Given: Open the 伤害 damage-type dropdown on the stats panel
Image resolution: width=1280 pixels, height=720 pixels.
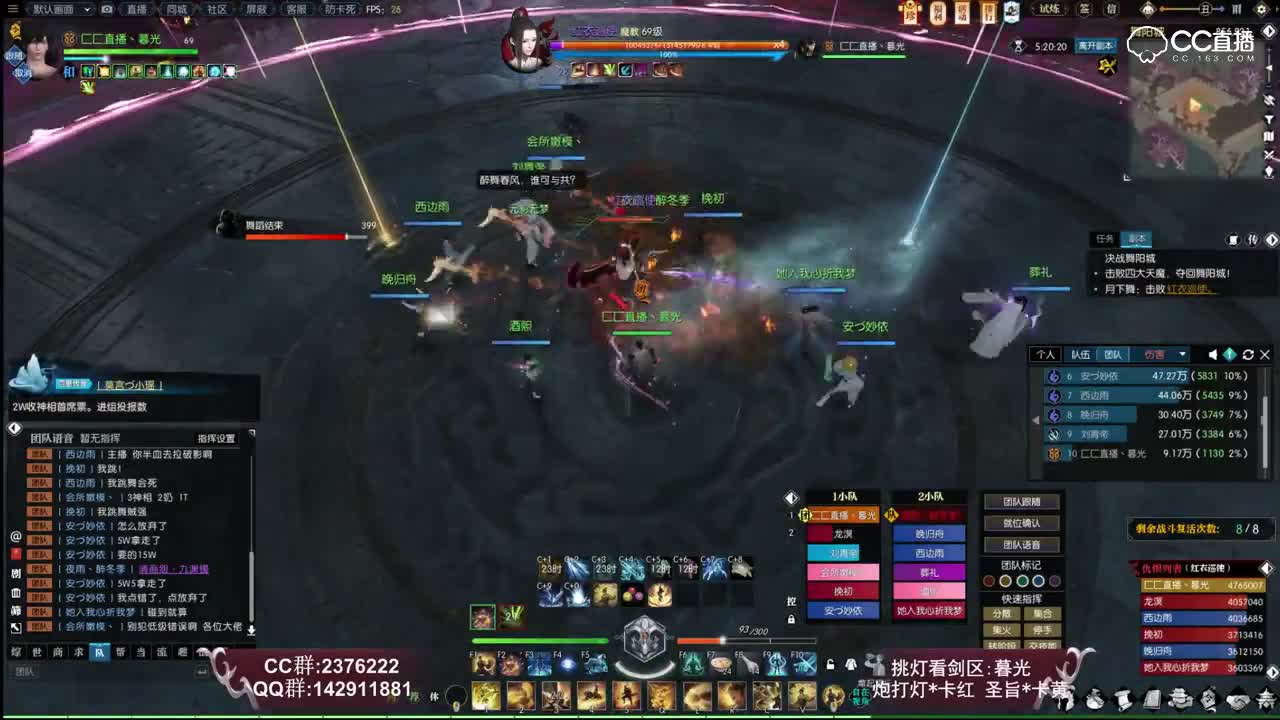Looking at the screenshot, I should (1181, 354).
